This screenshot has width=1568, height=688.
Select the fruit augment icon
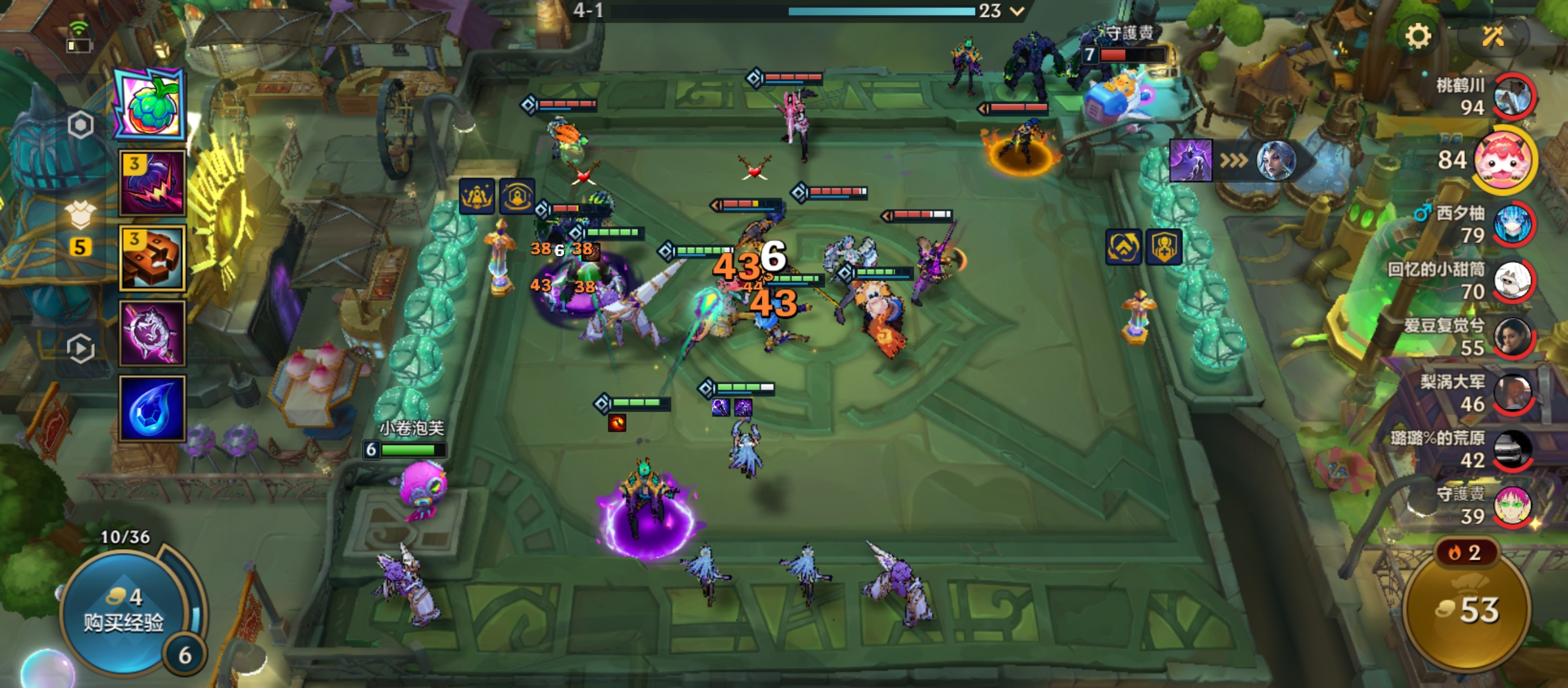pyautogui.click(x=150, y=105)
